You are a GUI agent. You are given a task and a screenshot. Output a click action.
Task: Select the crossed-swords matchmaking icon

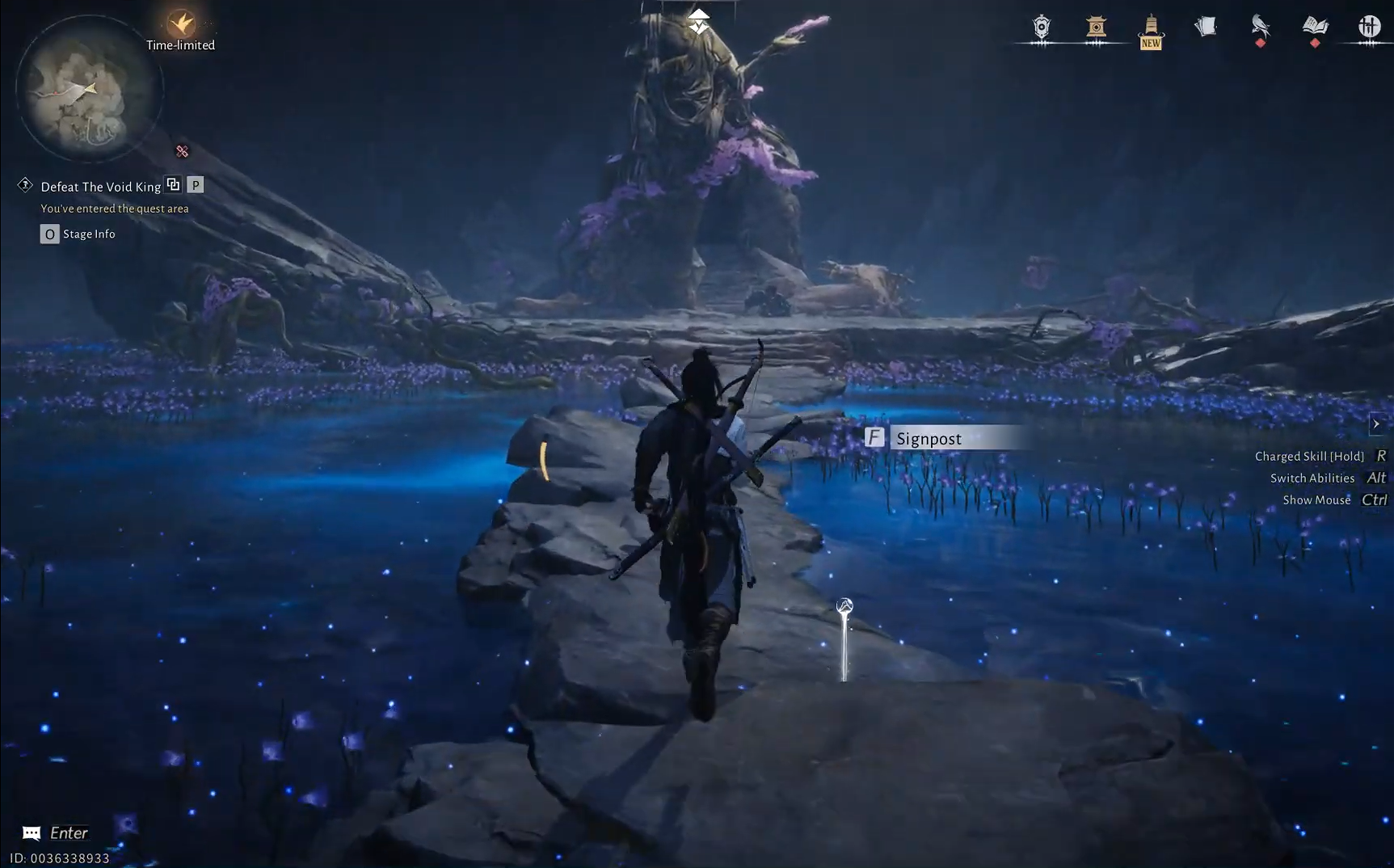pyautogui.click(x=1371, y=26)
